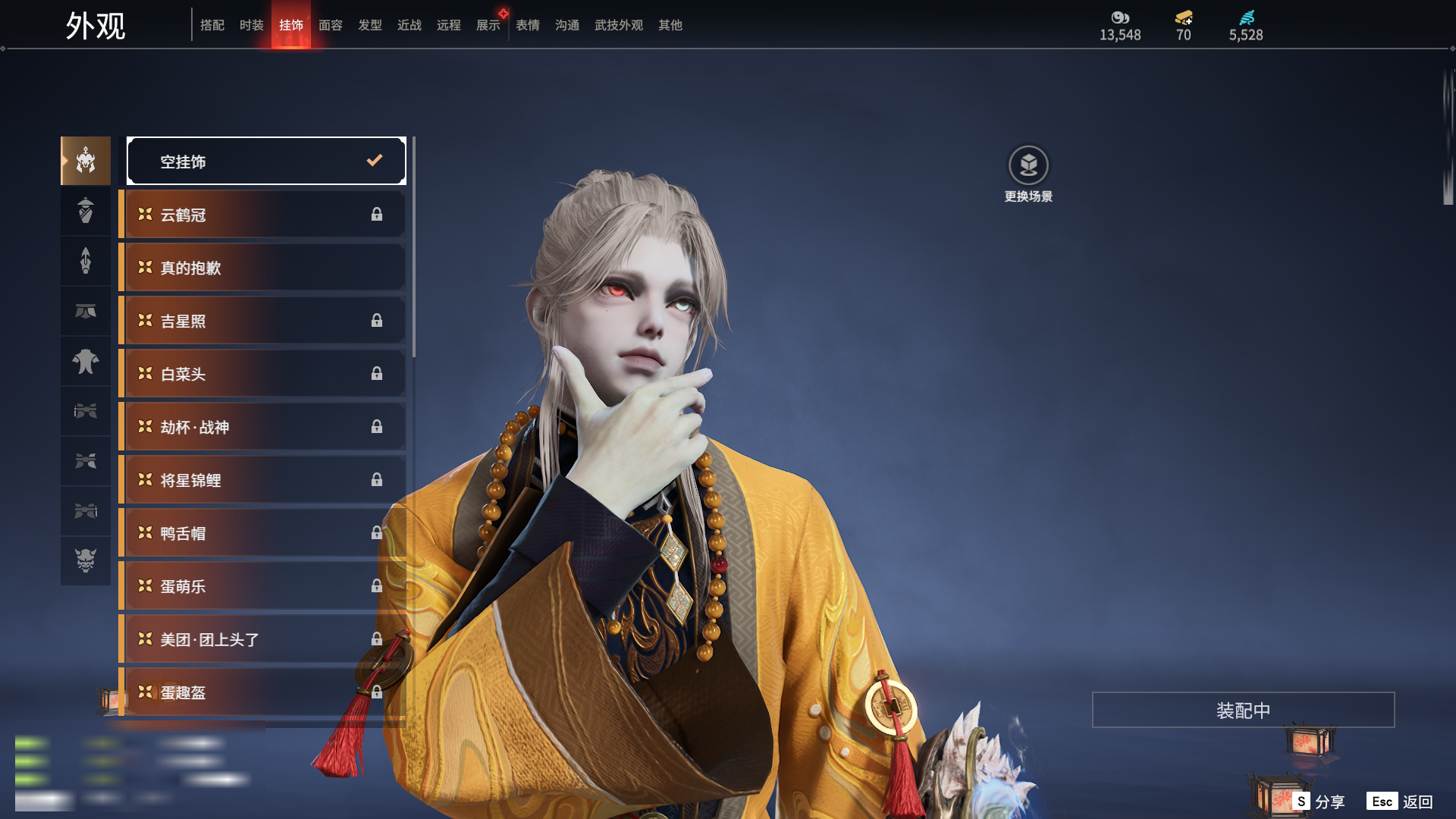Choose the 劫杯·战神 accessory
The height and width of the screenshot is (819, 1456).
(x=263, y=427)
